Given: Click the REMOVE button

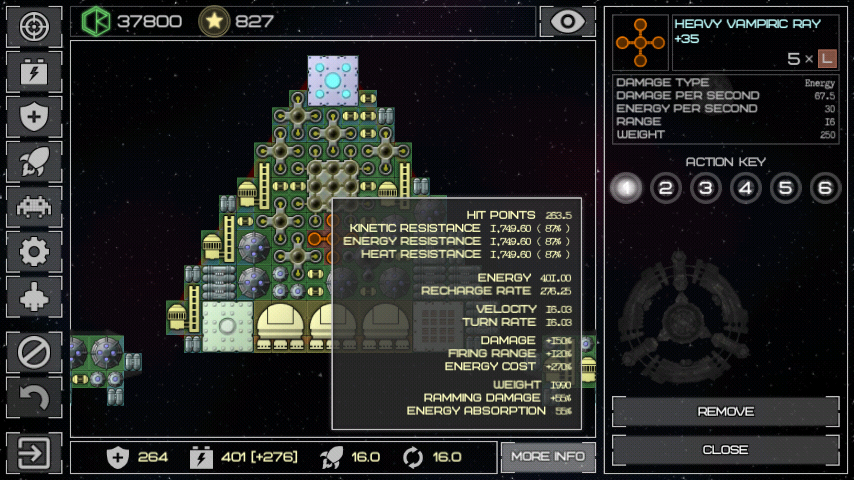Looking at the screenshot, I should point(725,412).
